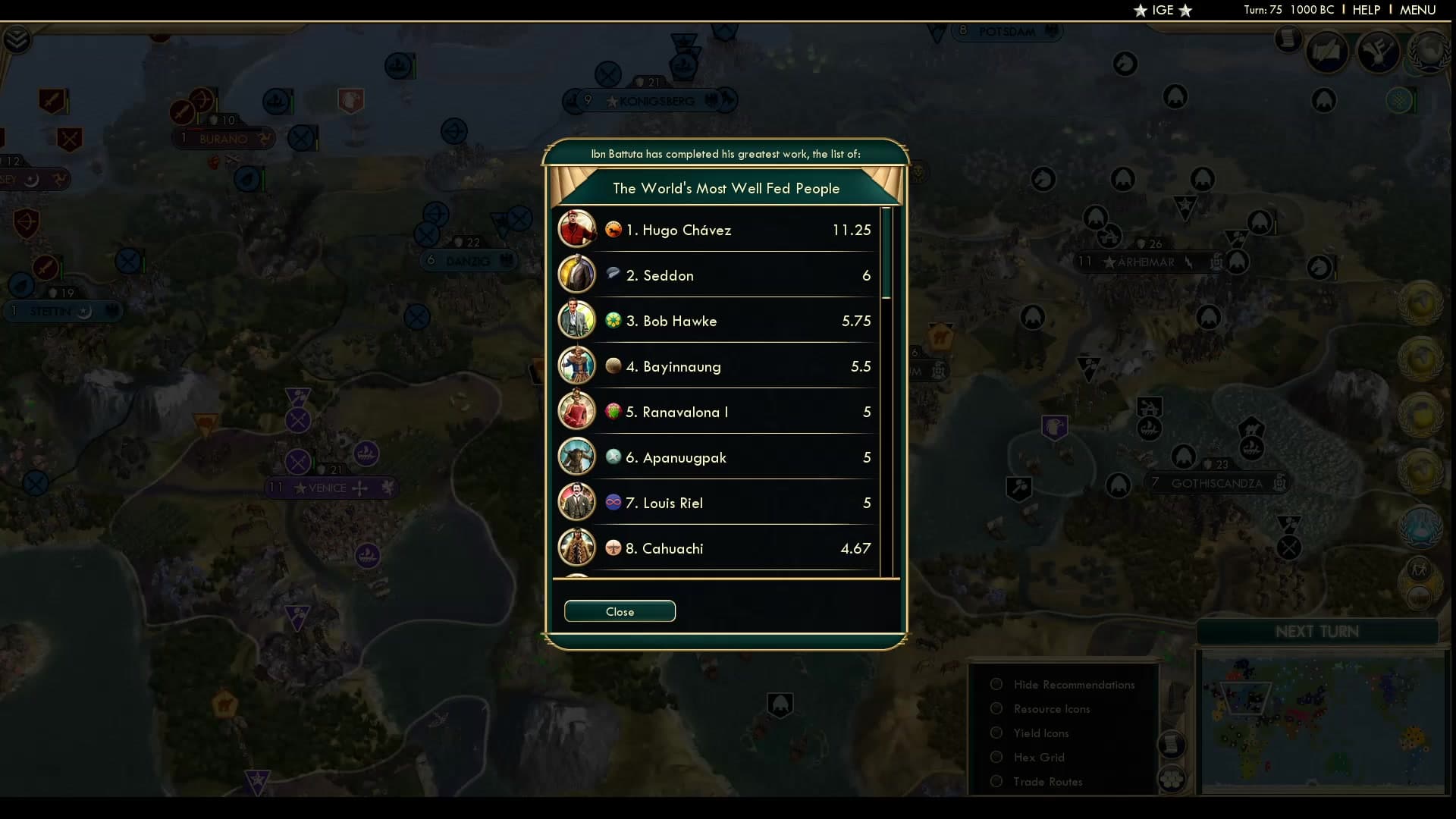Image resolution: width=1456 pixels, height=819 pixels.
Task: Click the wheat icon beside Hugo Chávez
Action: click(x=614, y=229)
